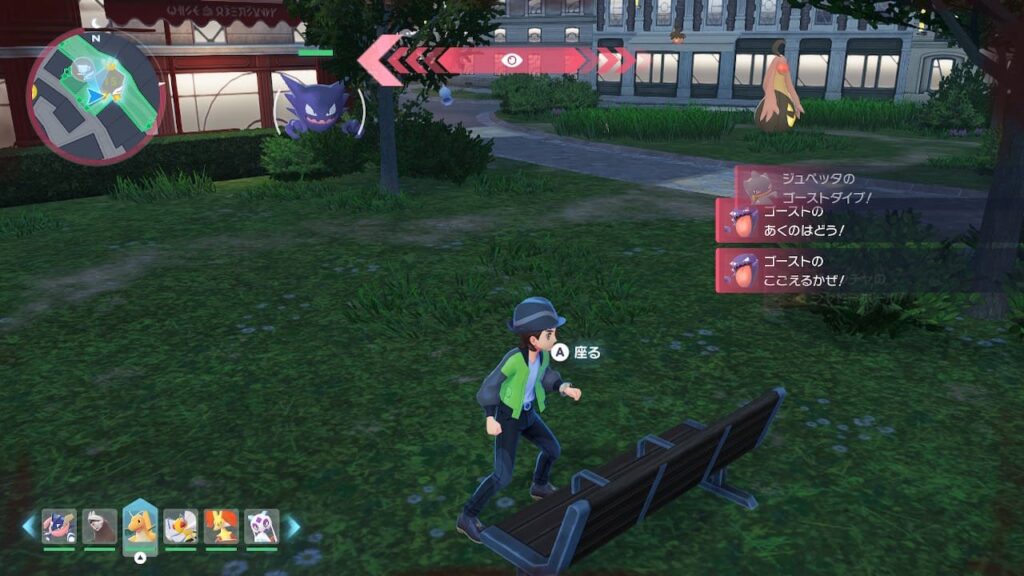Click the party bar's left arrow
The height and width of the screenshot is (576, 1024).
click(29, 526)
